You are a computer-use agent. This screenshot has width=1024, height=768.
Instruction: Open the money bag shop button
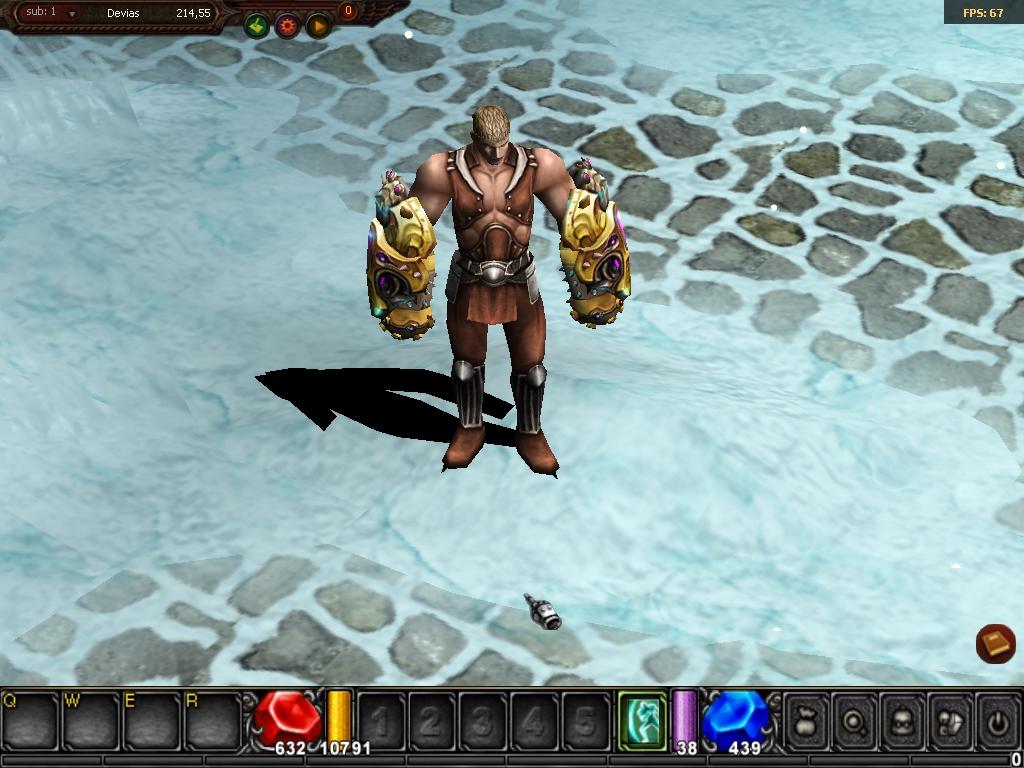tap(806, 719)
